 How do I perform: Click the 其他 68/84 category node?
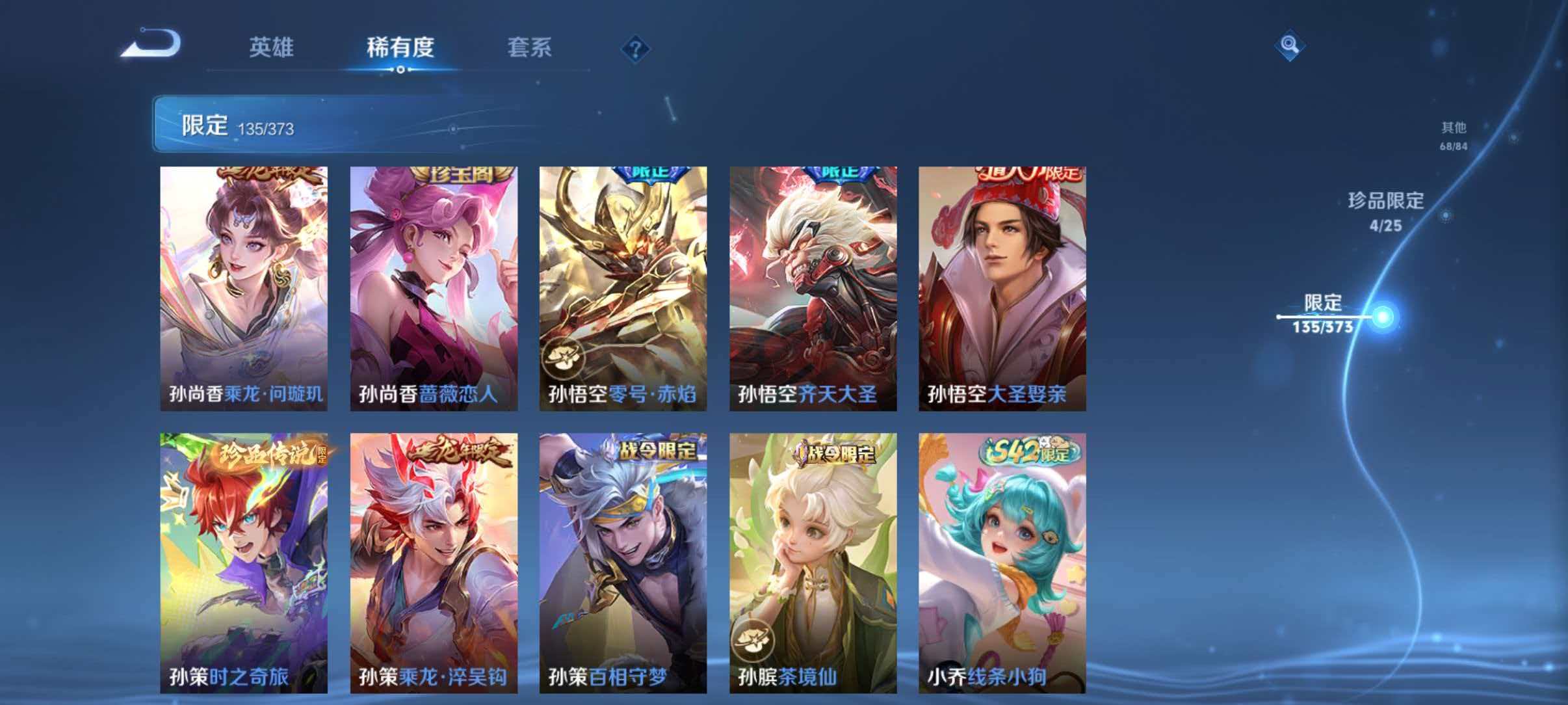(x=1452, y=137)
